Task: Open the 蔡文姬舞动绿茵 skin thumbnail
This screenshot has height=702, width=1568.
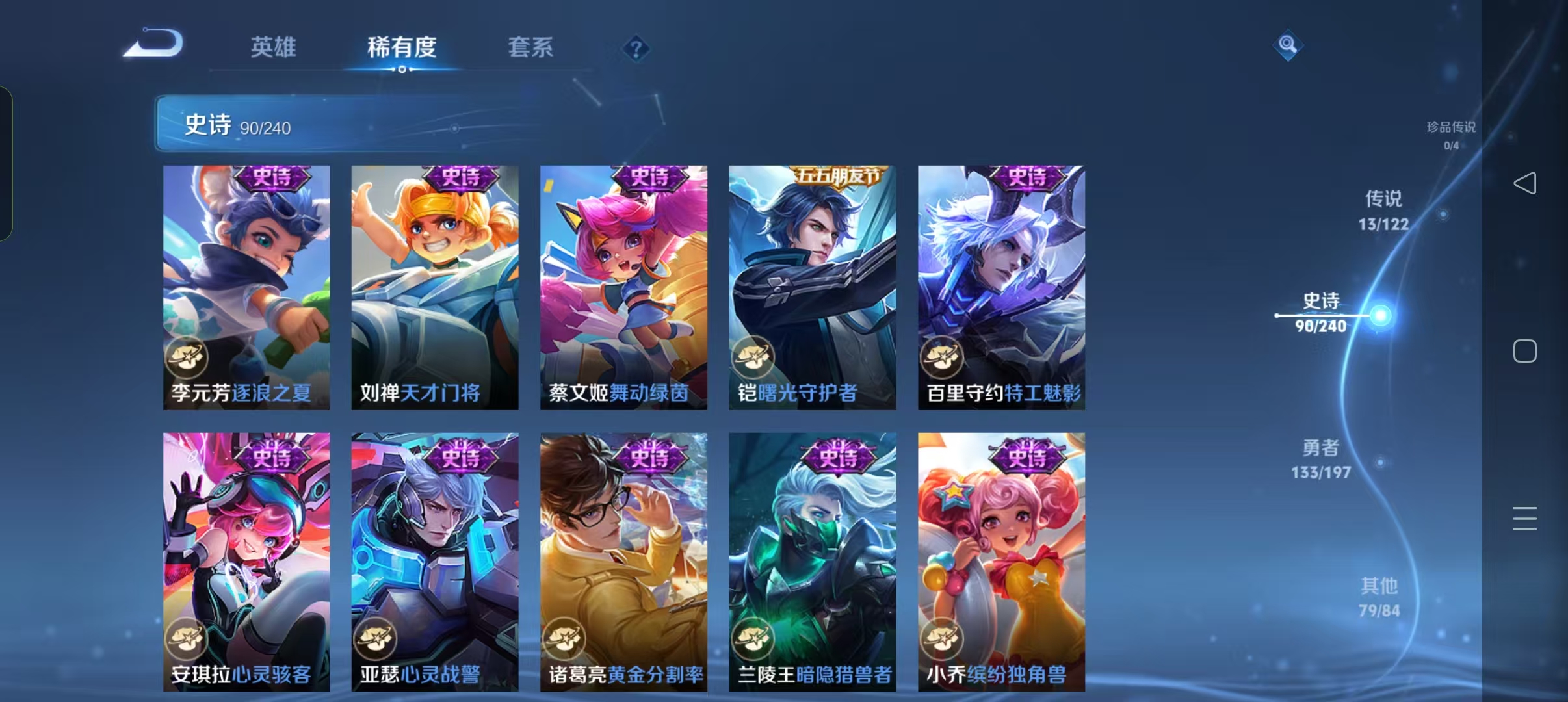Action: point(624,286)
